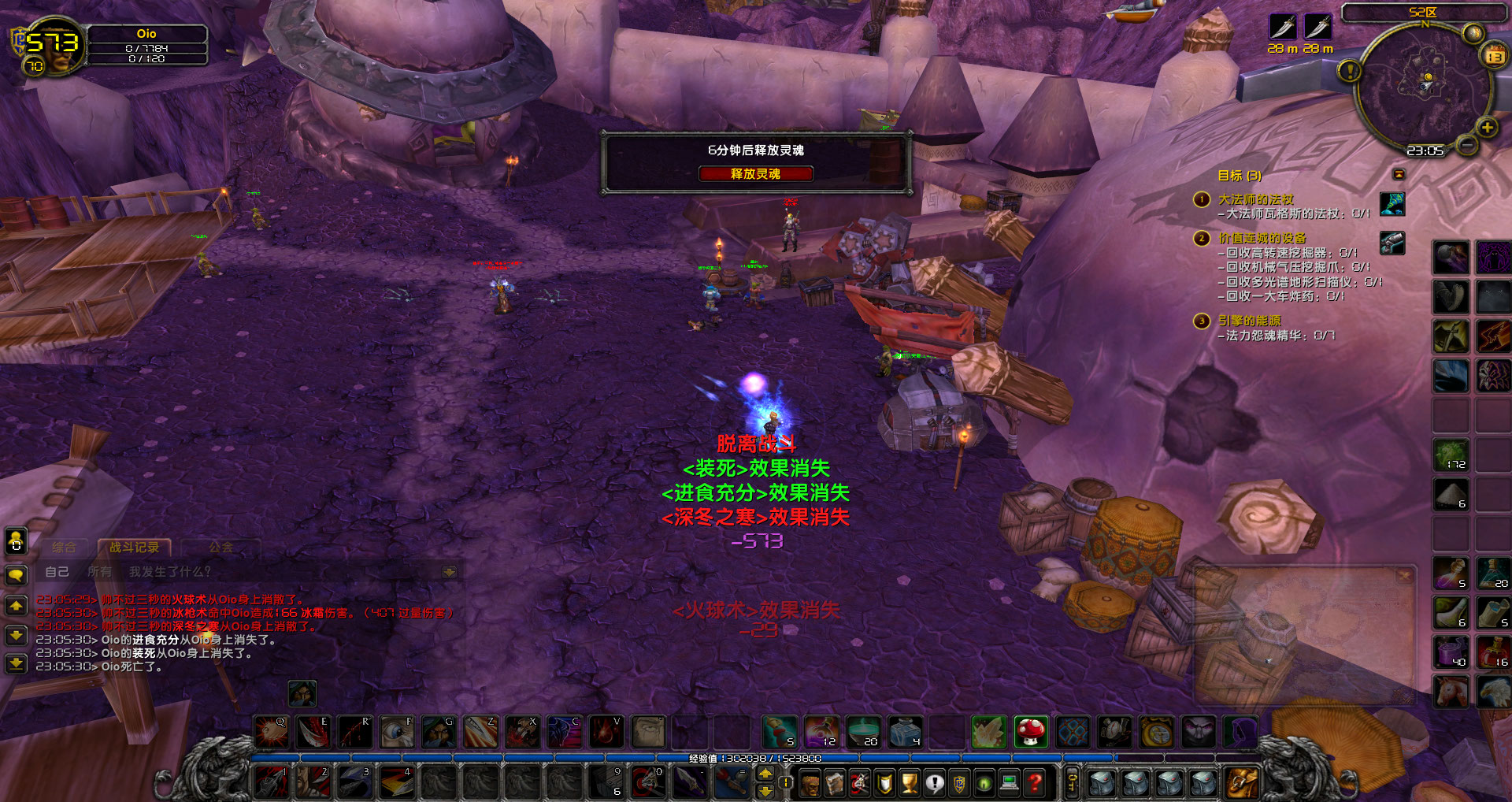This screenshot has width=1512, height=802.
Task: Open the chat speech bubble menu button
Action: tap(16, 574)
